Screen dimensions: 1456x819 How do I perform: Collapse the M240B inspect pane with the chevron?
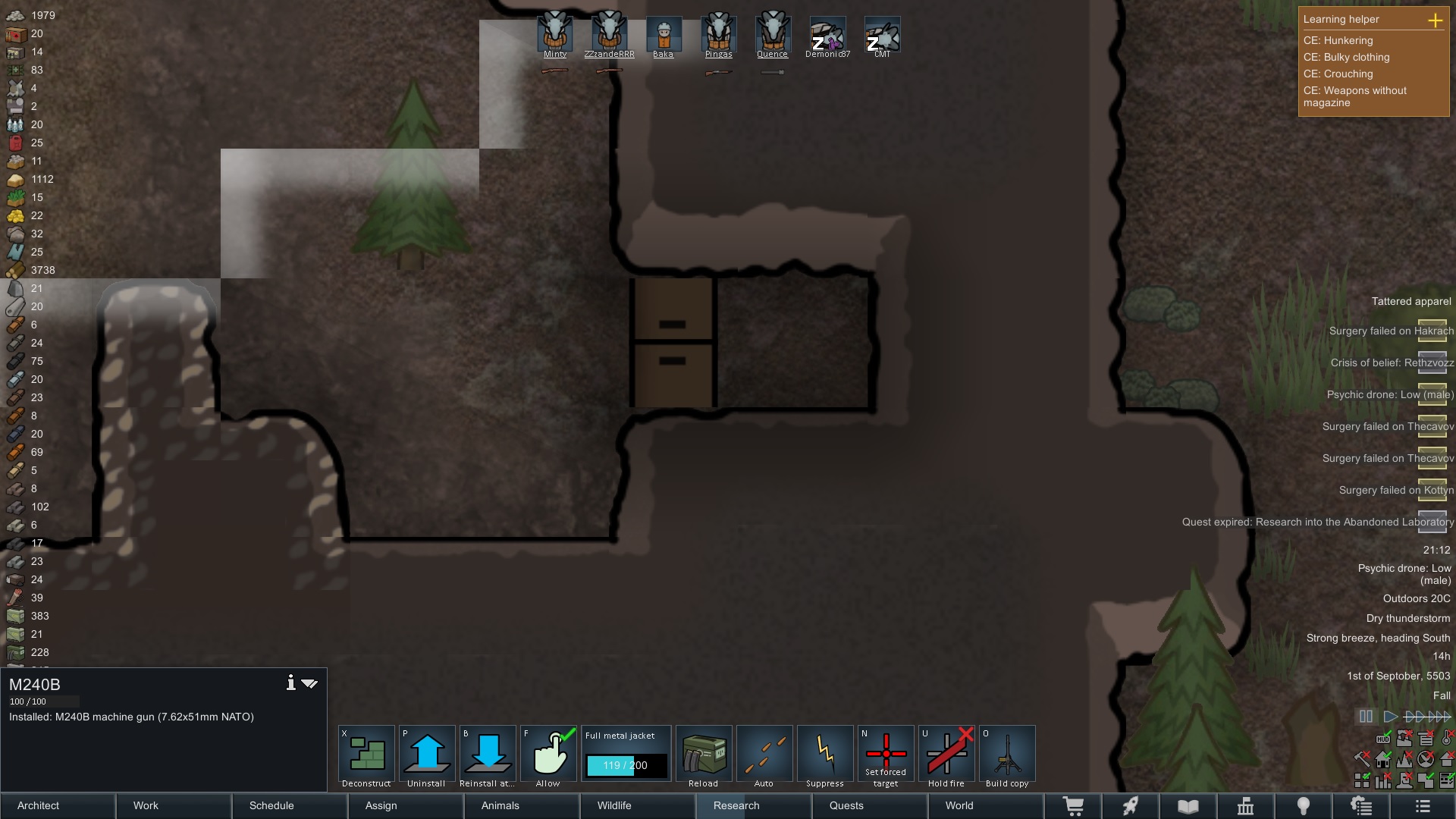[309, 682]
